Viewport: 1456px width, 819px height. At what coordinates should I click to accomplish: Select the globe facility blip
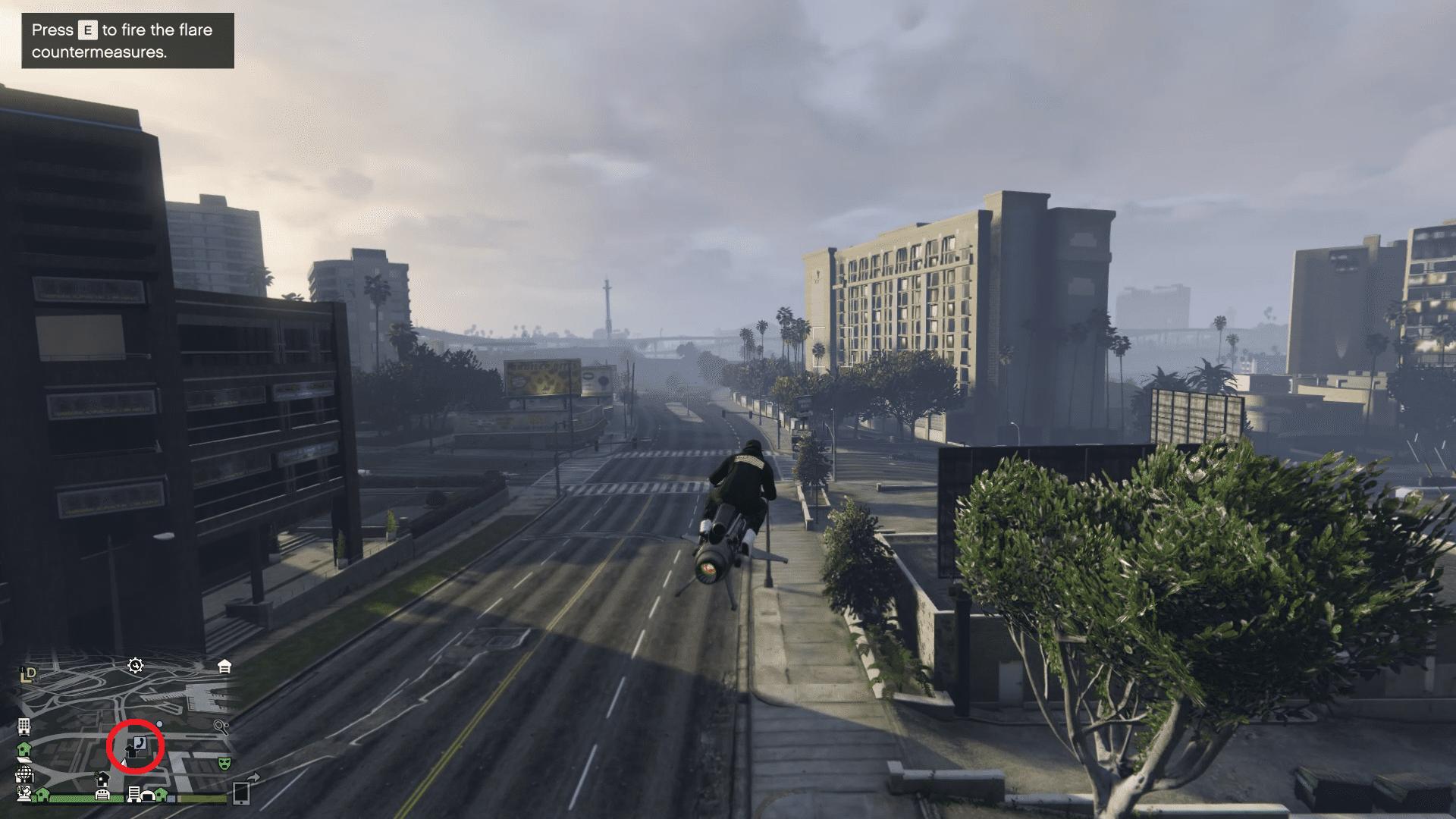coord(24,774)
